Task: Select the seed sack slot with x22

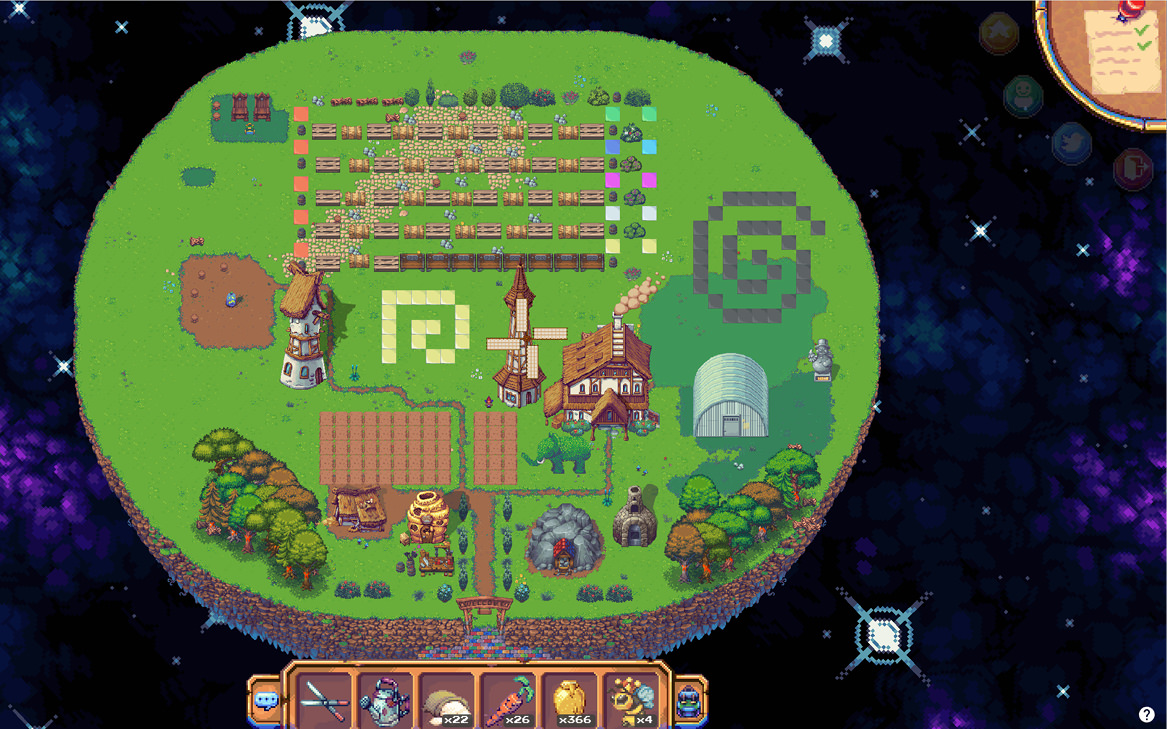Action: tap(446, 700)
